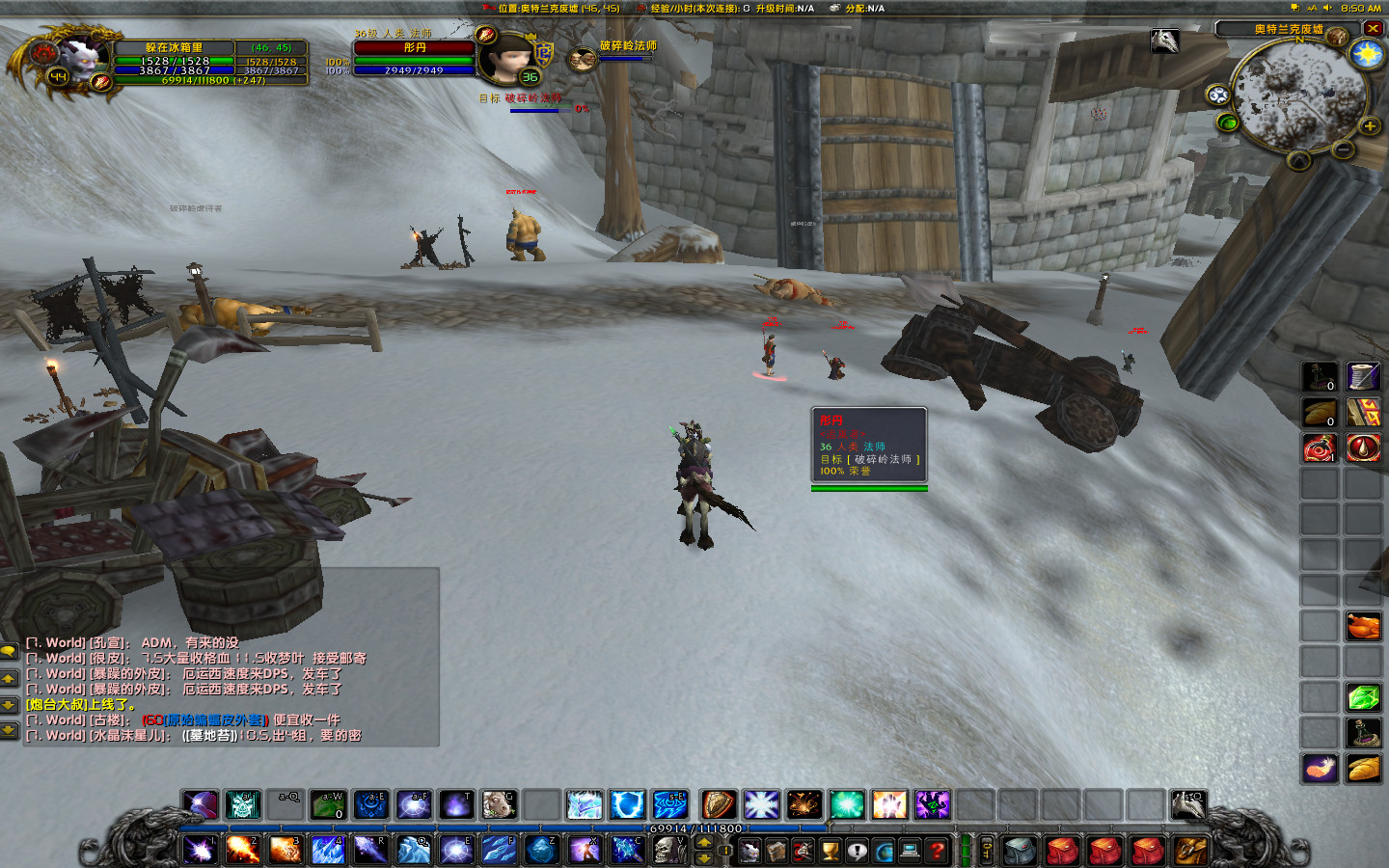1389x868 pixels.
Task: Toggle the aA language icon in the top status bar
Action: point(1312,9)
